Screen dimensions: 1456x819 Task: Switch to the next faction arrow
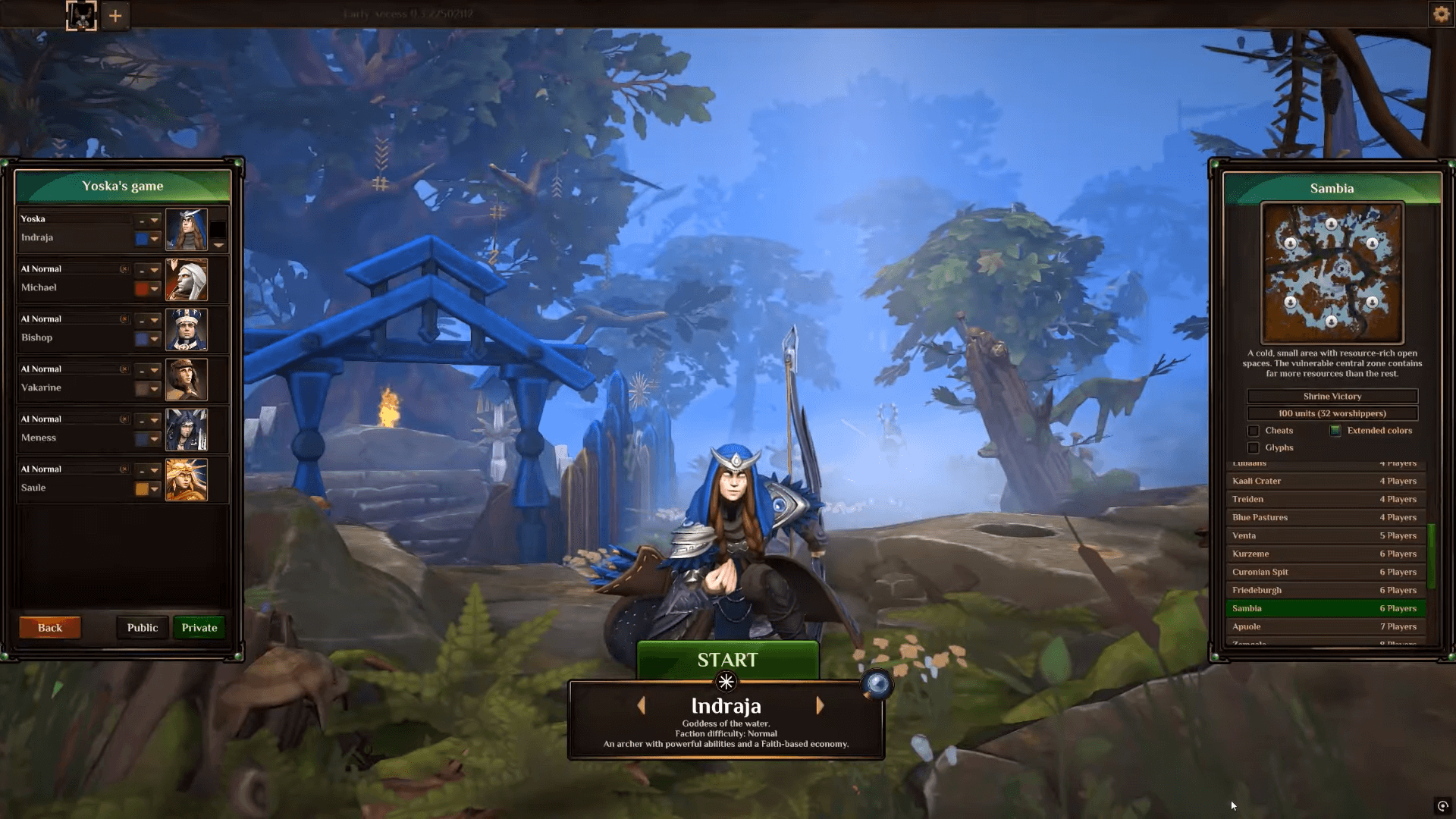click(x=820, y=706)
